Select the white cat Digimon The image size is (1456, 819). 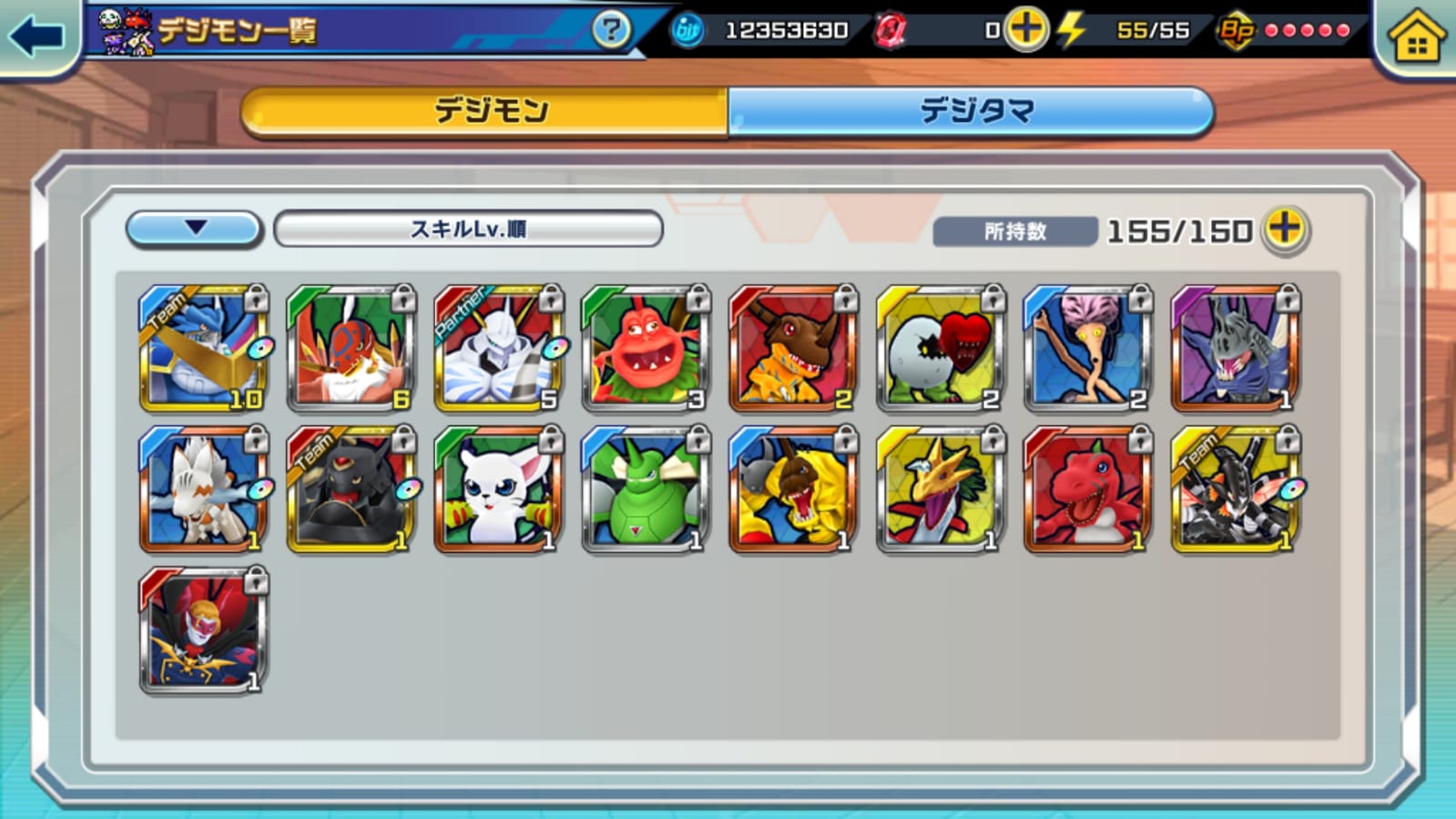[x=498, y=491]
